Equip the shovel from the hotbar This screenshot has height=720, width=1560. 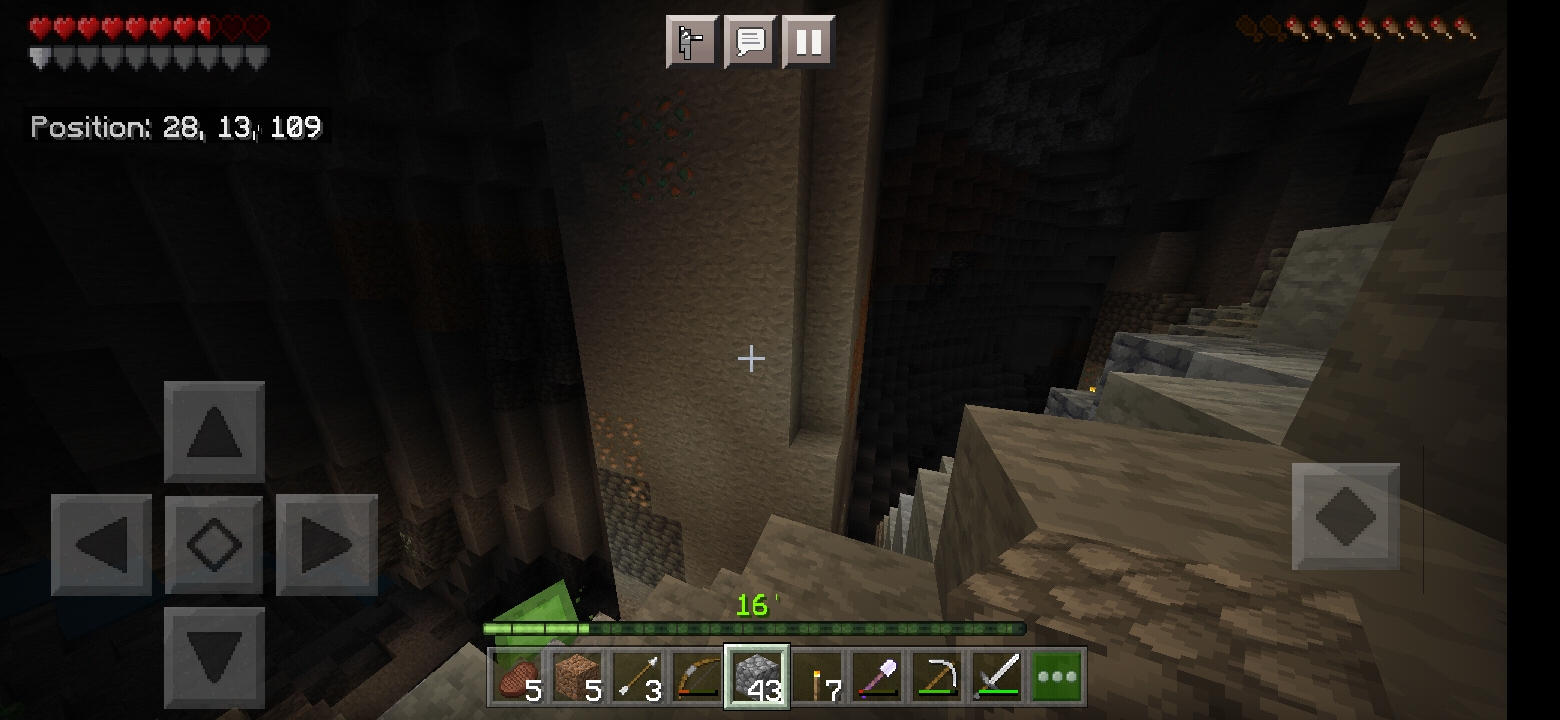point(877,677)
